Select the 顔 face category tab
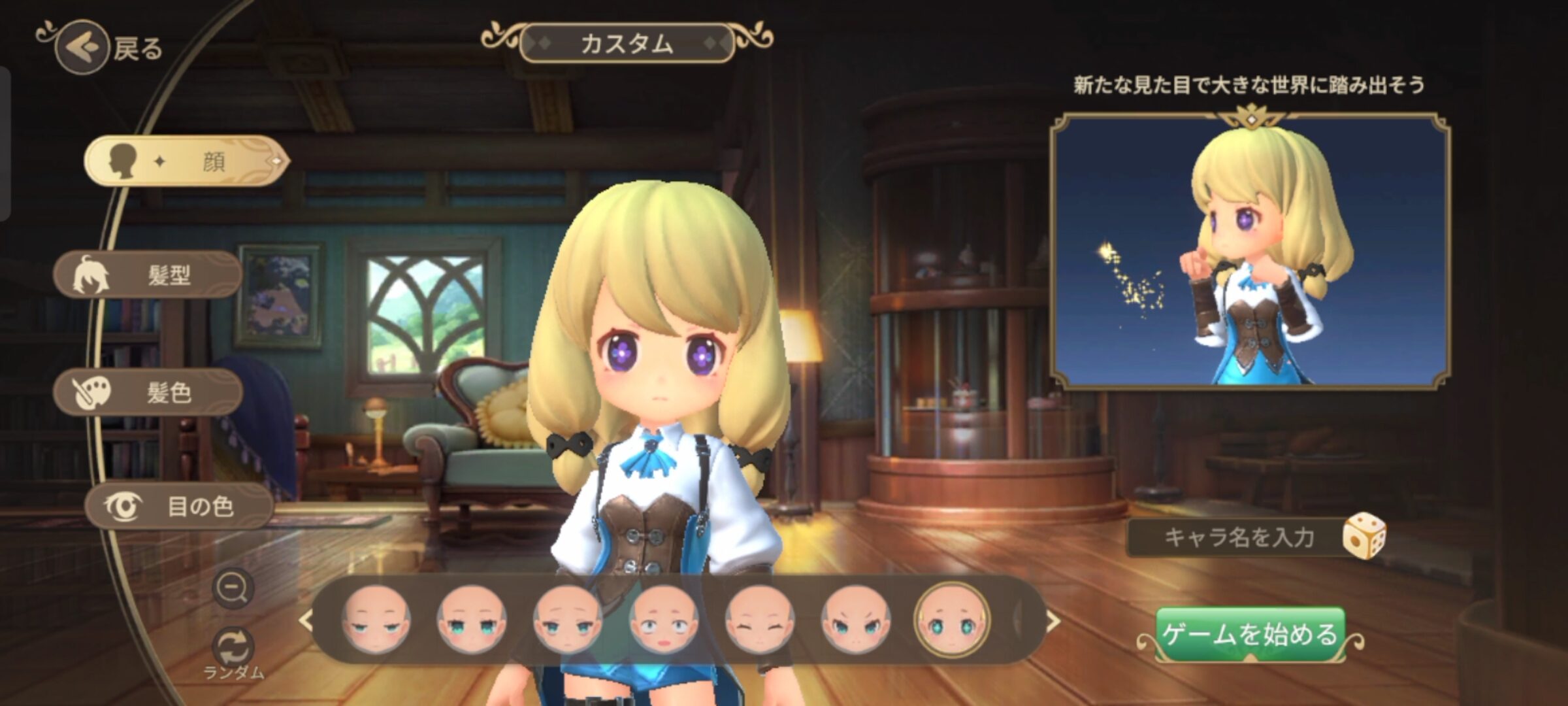 tap(186, 161)
